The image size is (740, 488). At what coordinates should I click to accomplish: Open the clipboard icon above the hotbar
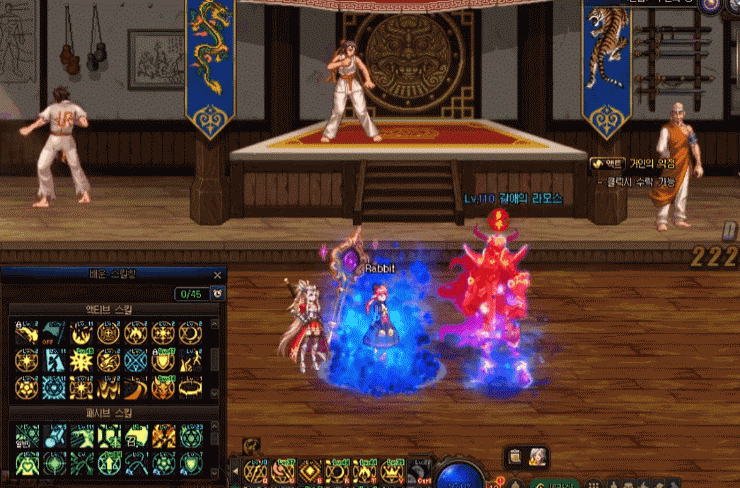pos(514,457)
